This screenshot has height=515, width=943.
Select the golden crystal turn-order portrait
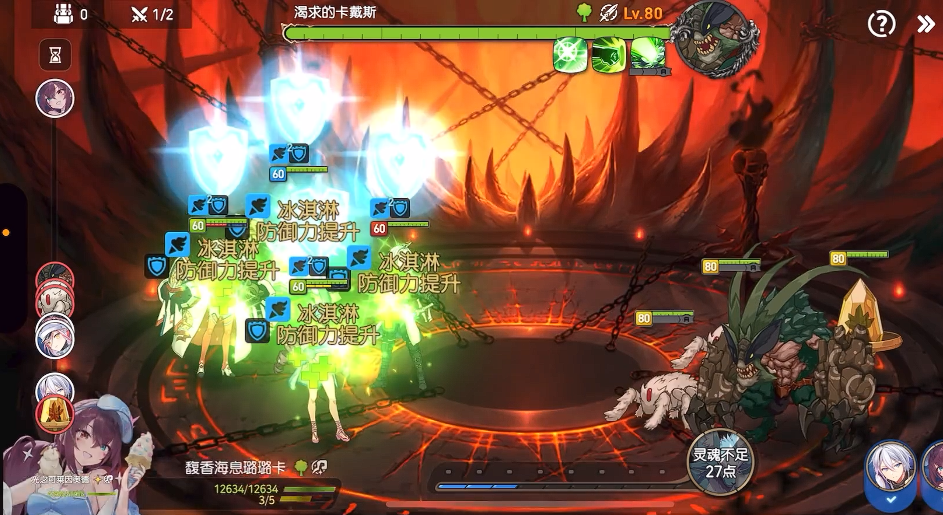click(54, 412)
